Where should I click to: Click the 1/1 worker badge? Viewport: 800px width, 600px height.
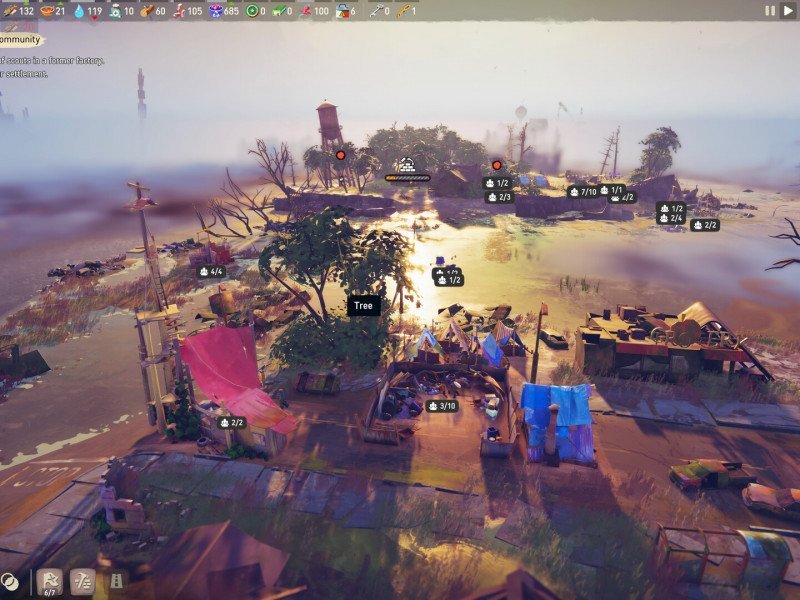tap(611, 190)
